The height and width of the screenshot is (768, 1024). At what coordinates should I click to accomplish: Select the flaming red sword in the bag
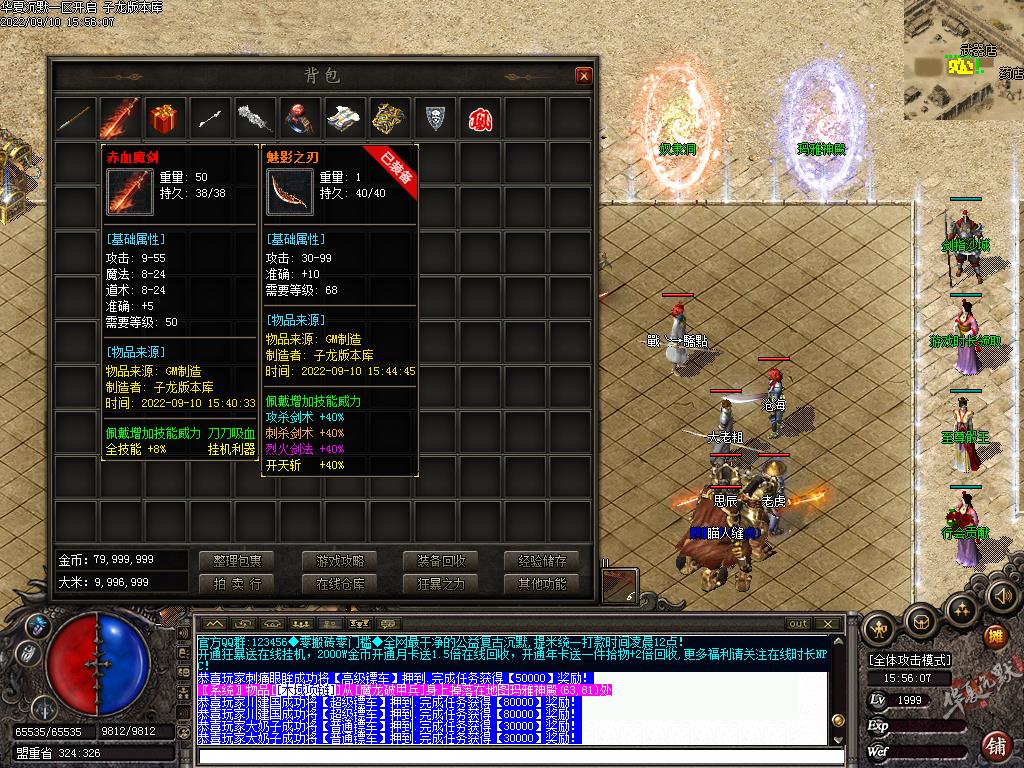[120, 118]
